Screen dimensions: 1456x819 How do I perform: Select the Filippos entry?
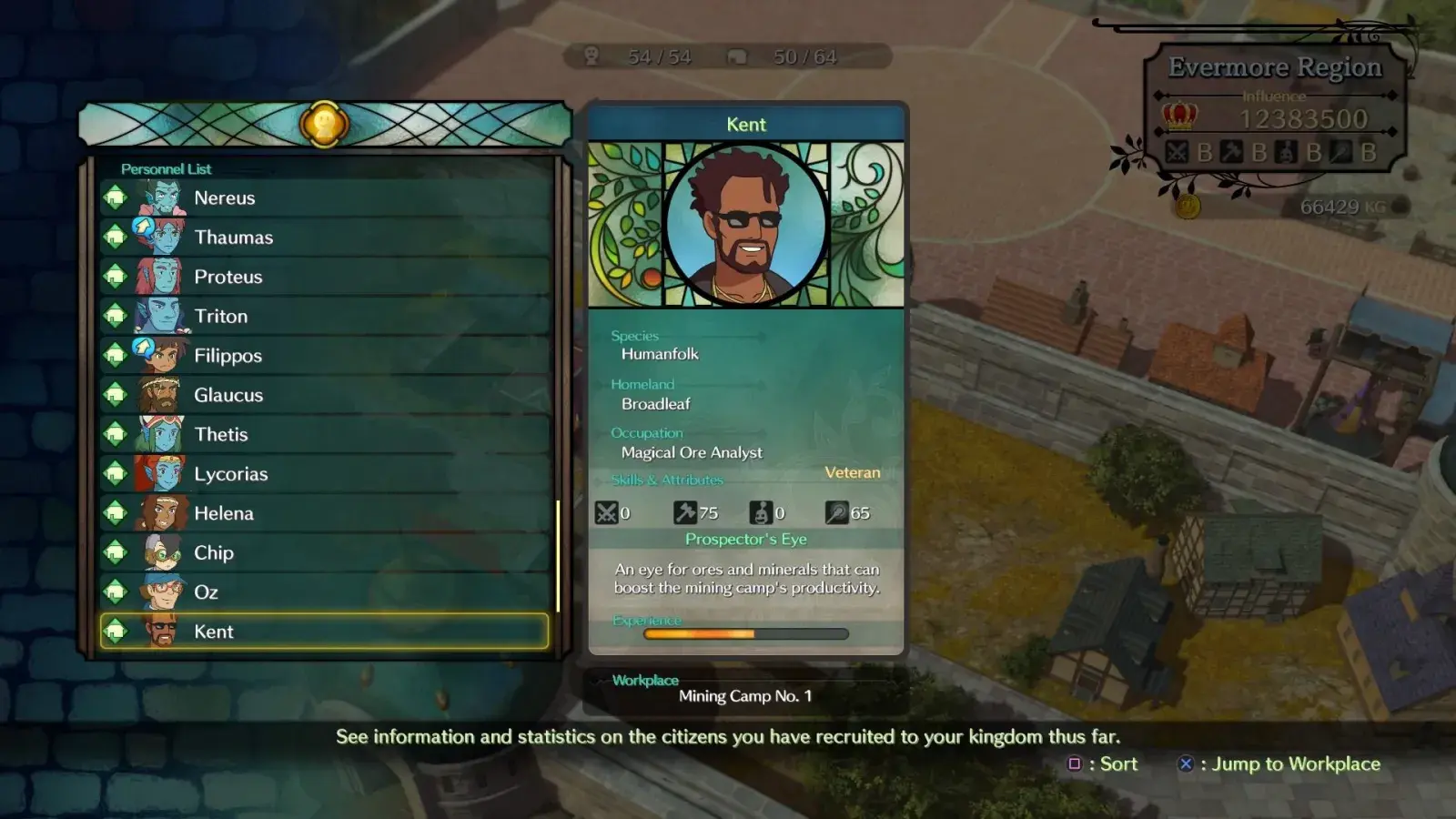[324, 356]
